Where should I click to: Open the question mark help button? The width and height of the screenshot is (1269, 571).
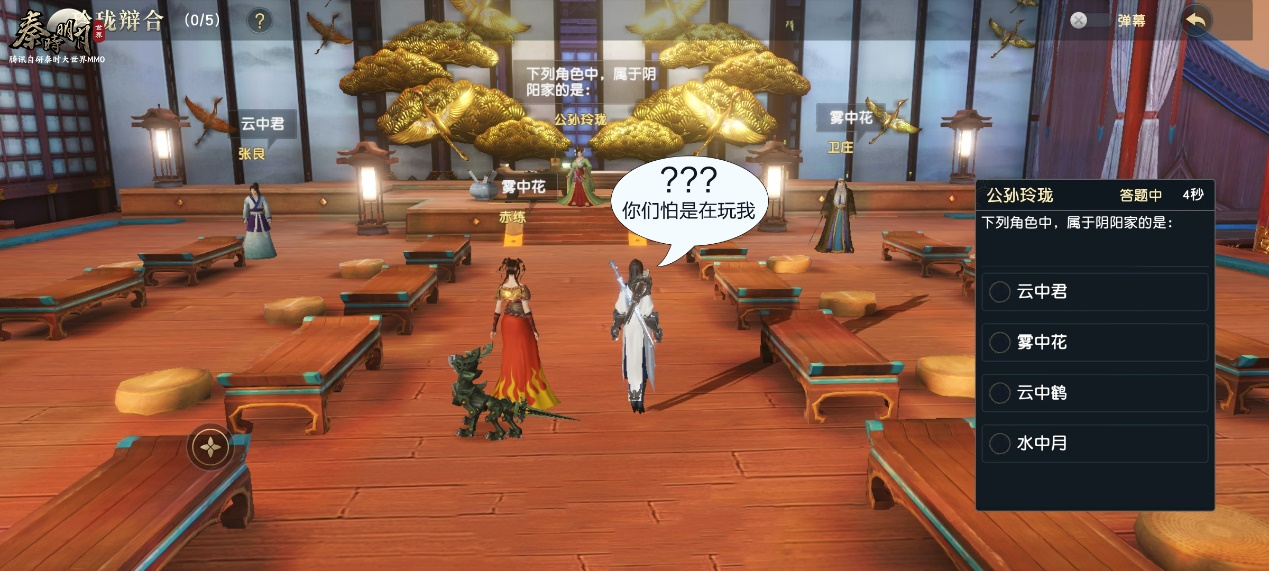259,20
